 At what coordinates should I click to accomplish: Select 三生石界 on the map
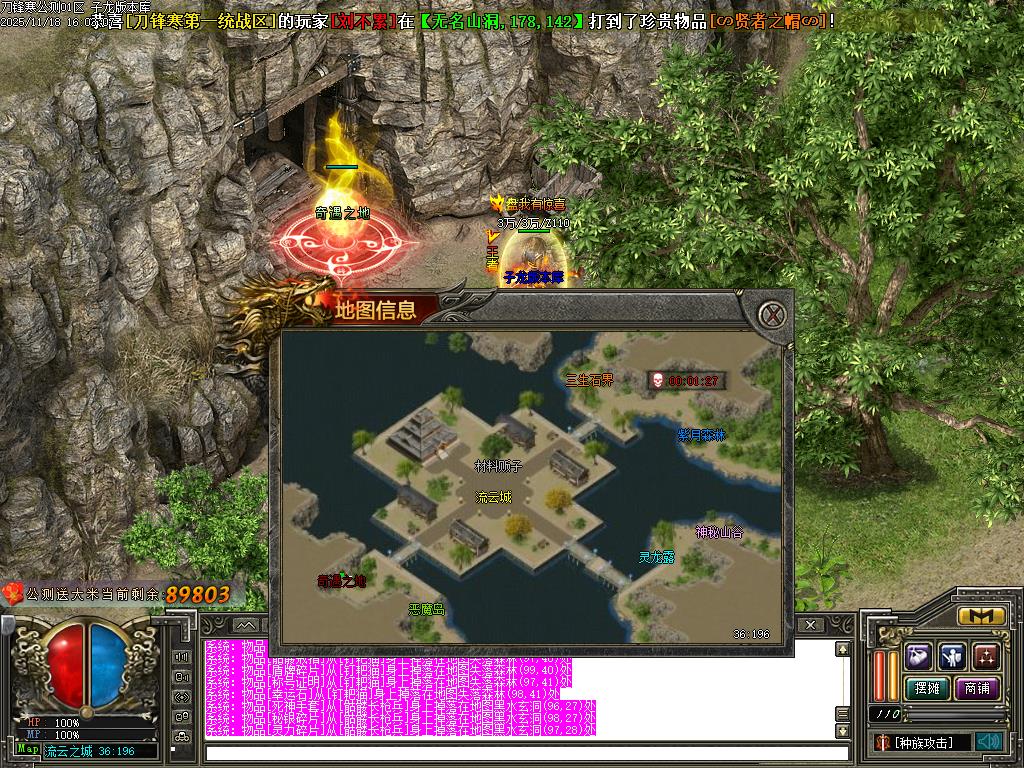pos(589,379)
